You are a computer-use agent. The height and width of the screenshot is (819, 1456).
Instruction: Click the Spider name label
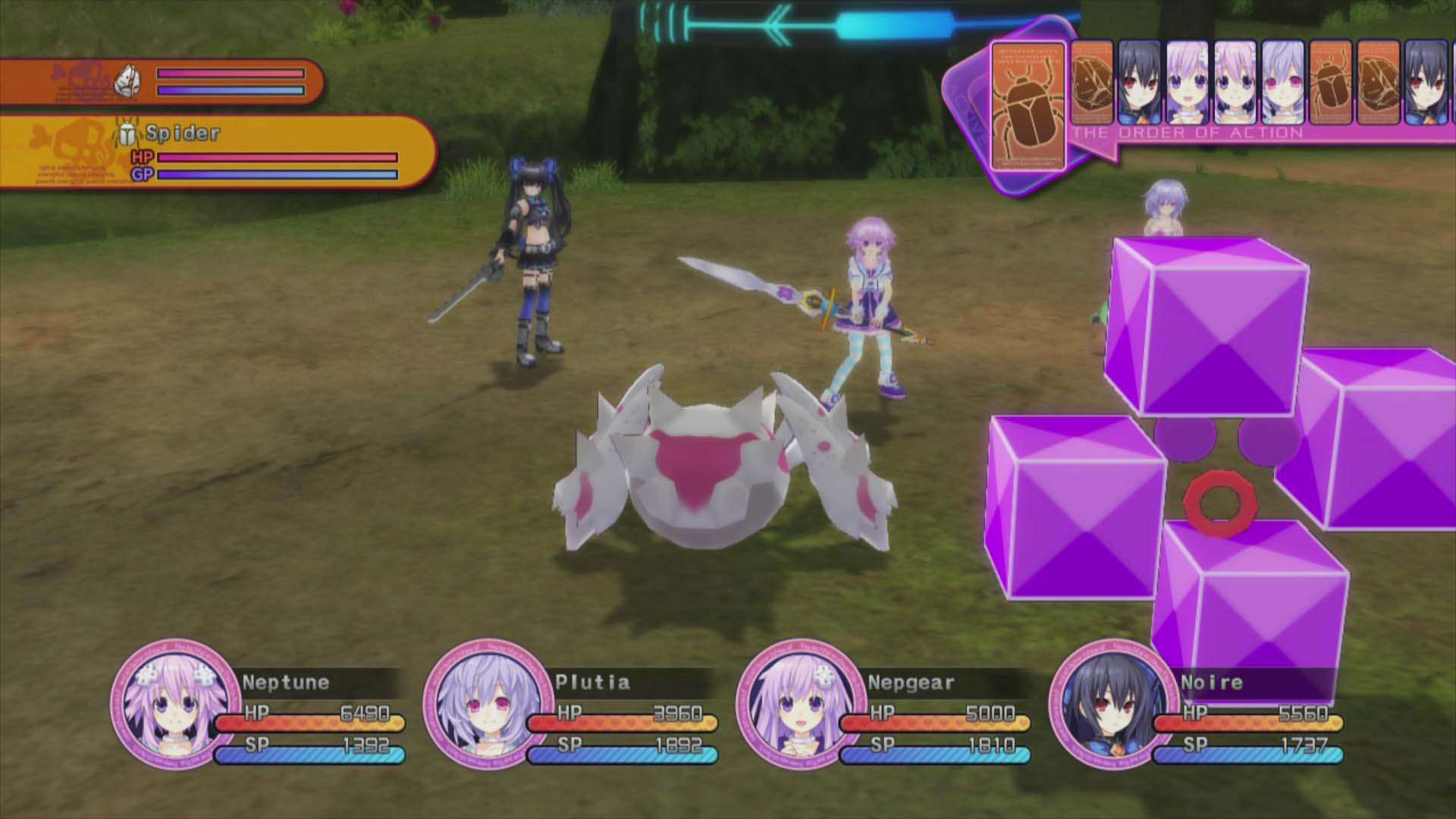[x=182, y=133]
